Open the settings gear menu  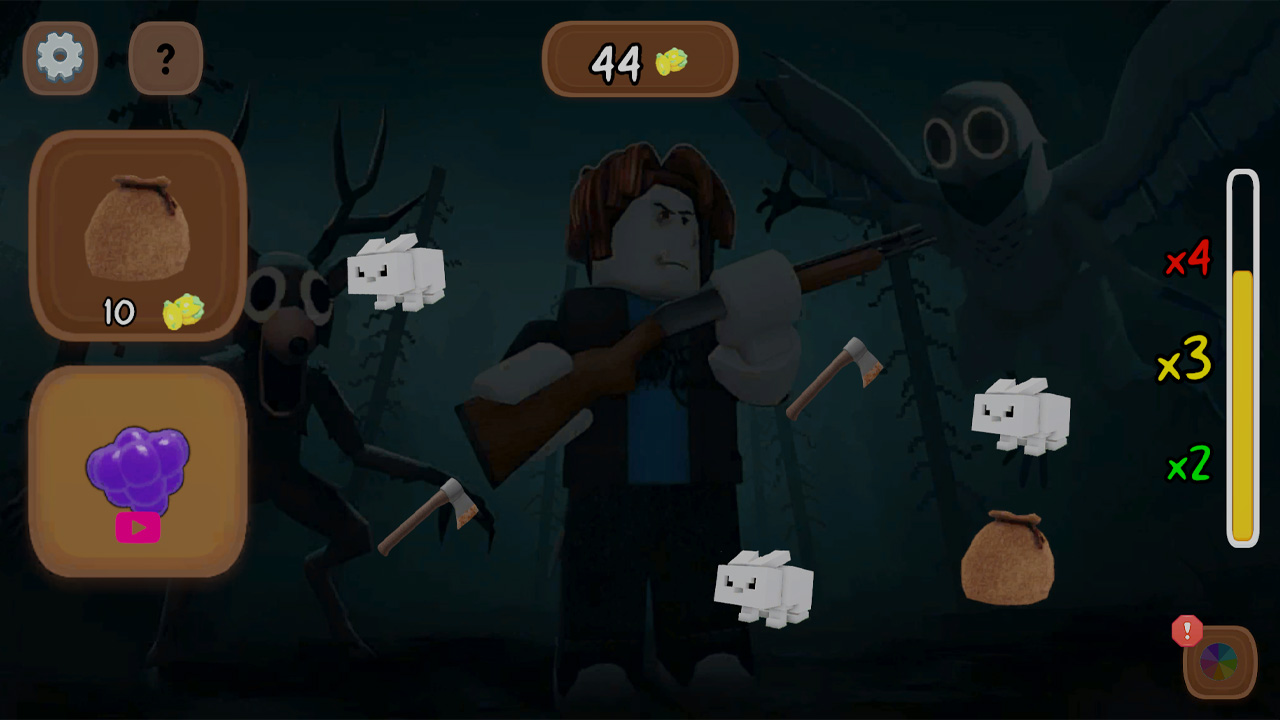coord(60,58)
